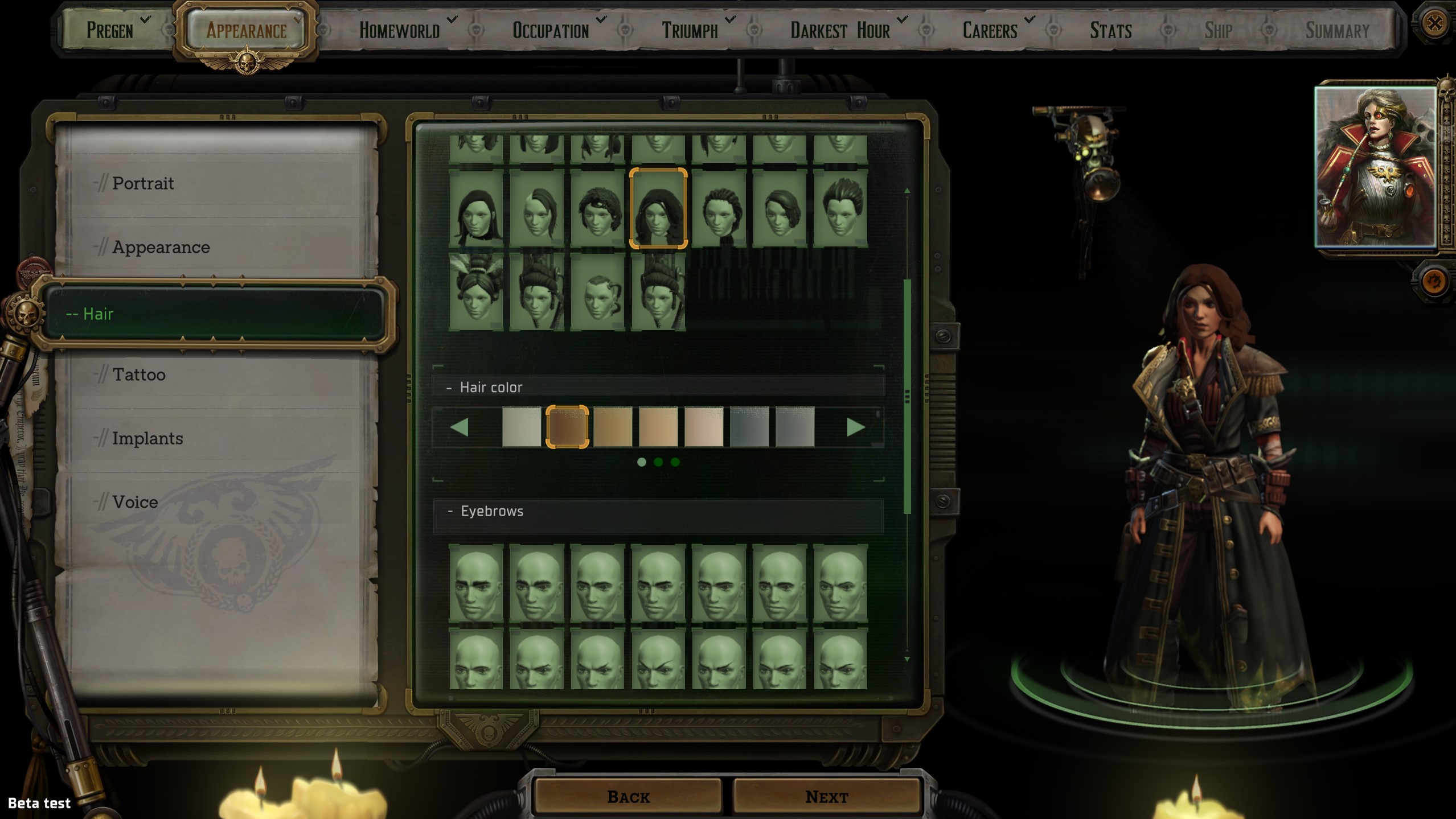Screen dimensions: 1456x819
Task: Select the Tattoo category
Action: pyautogui.click(x=138, y=375)
